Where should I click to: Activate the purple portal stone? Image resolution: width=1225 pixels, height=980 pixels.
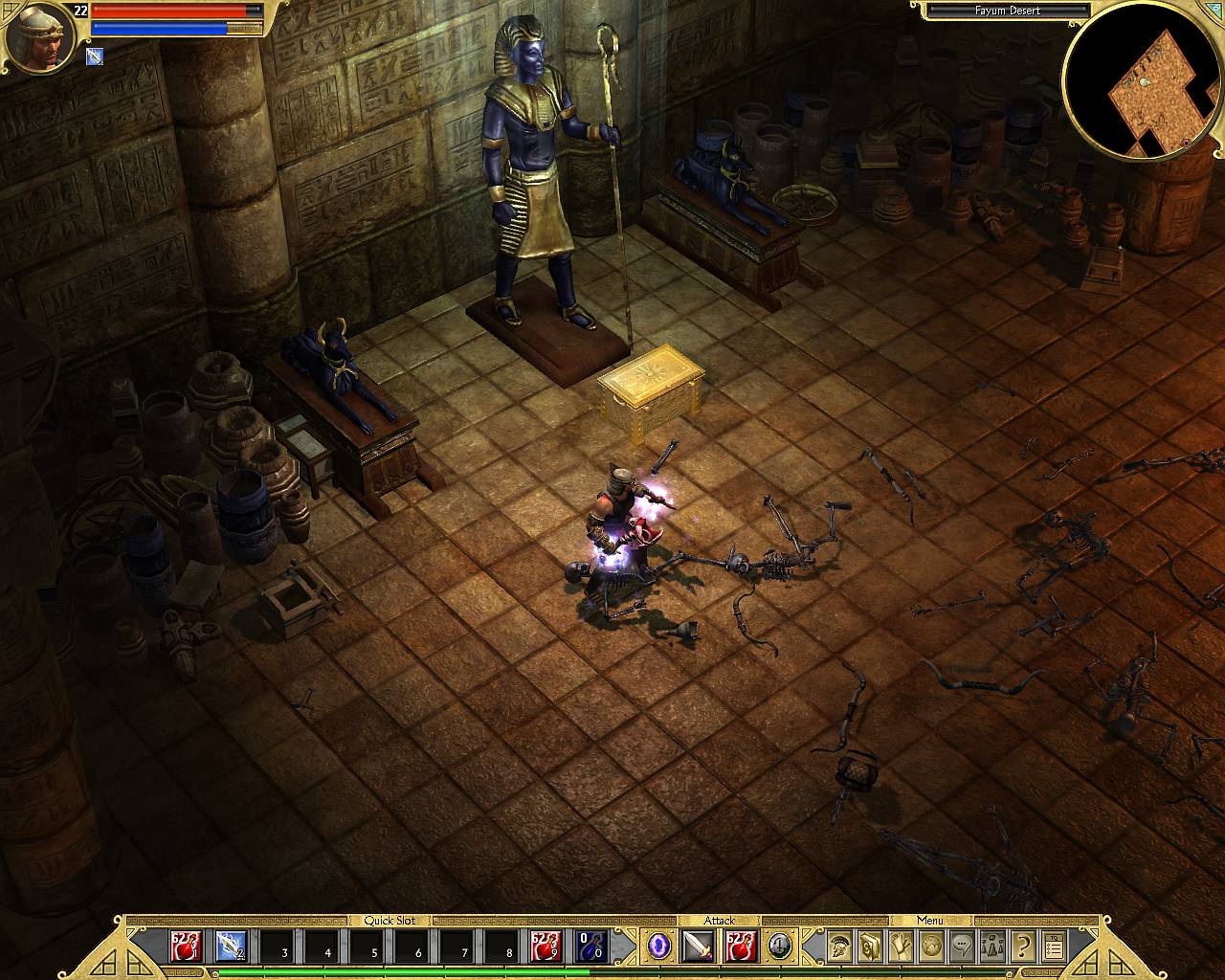point(658,947)
